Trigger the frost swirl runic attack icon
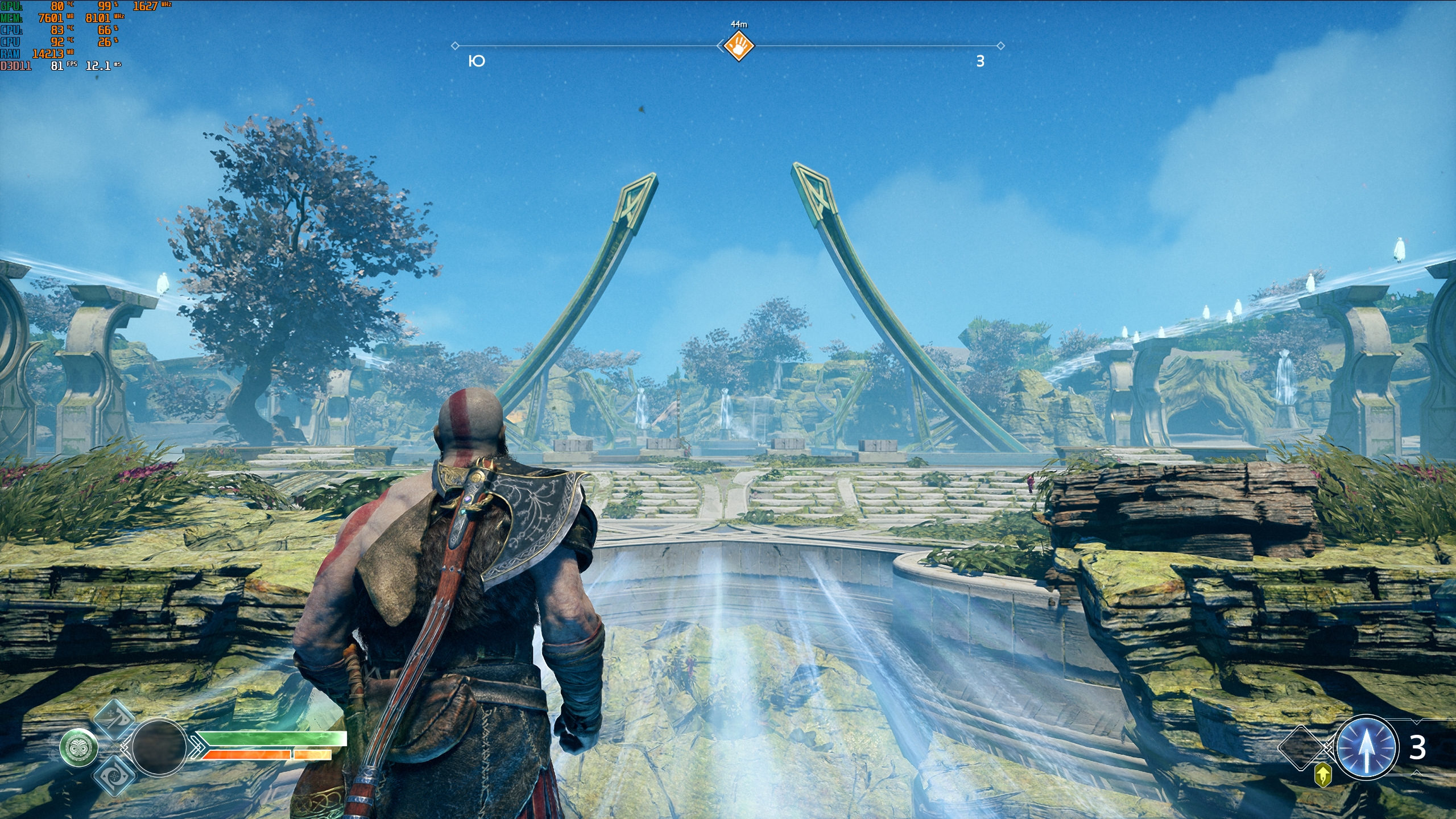Screen dimensions: 1456x819 click(x=113, y=774)
